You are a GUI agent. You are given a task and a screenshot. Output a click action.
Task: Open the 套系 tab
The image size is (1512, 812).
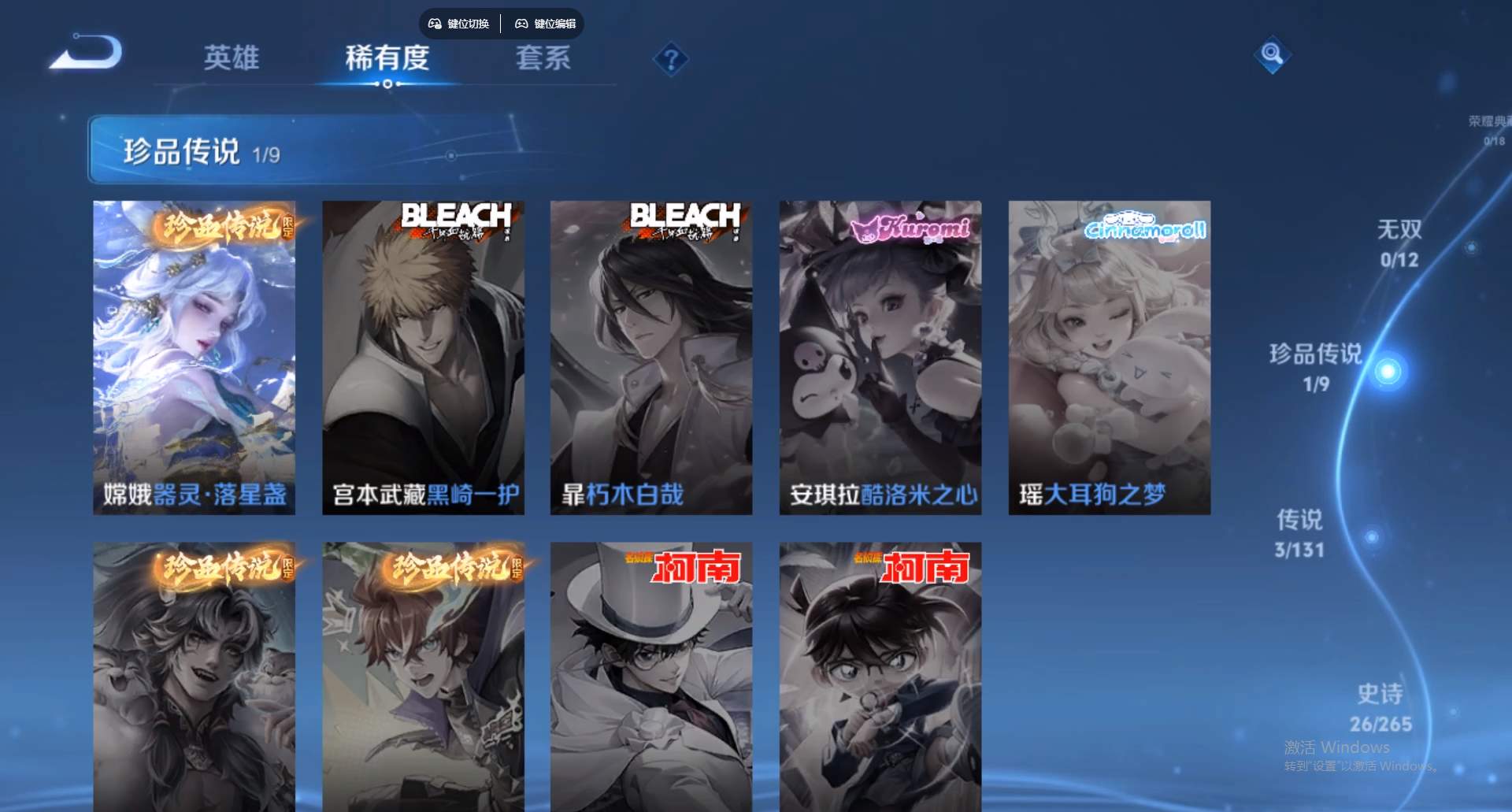pyautogui.click(x=543, y=57)
